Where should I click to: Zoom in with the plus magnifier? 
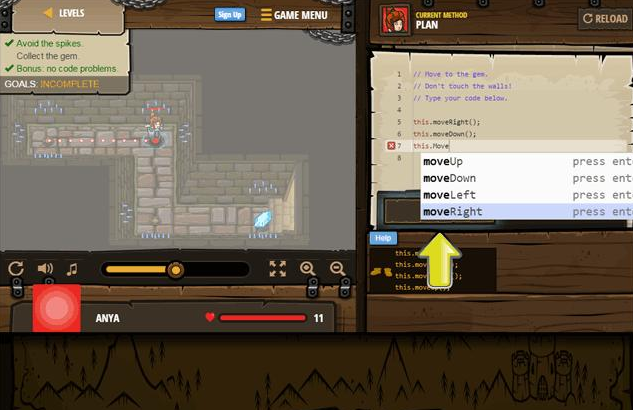point(308,269)
